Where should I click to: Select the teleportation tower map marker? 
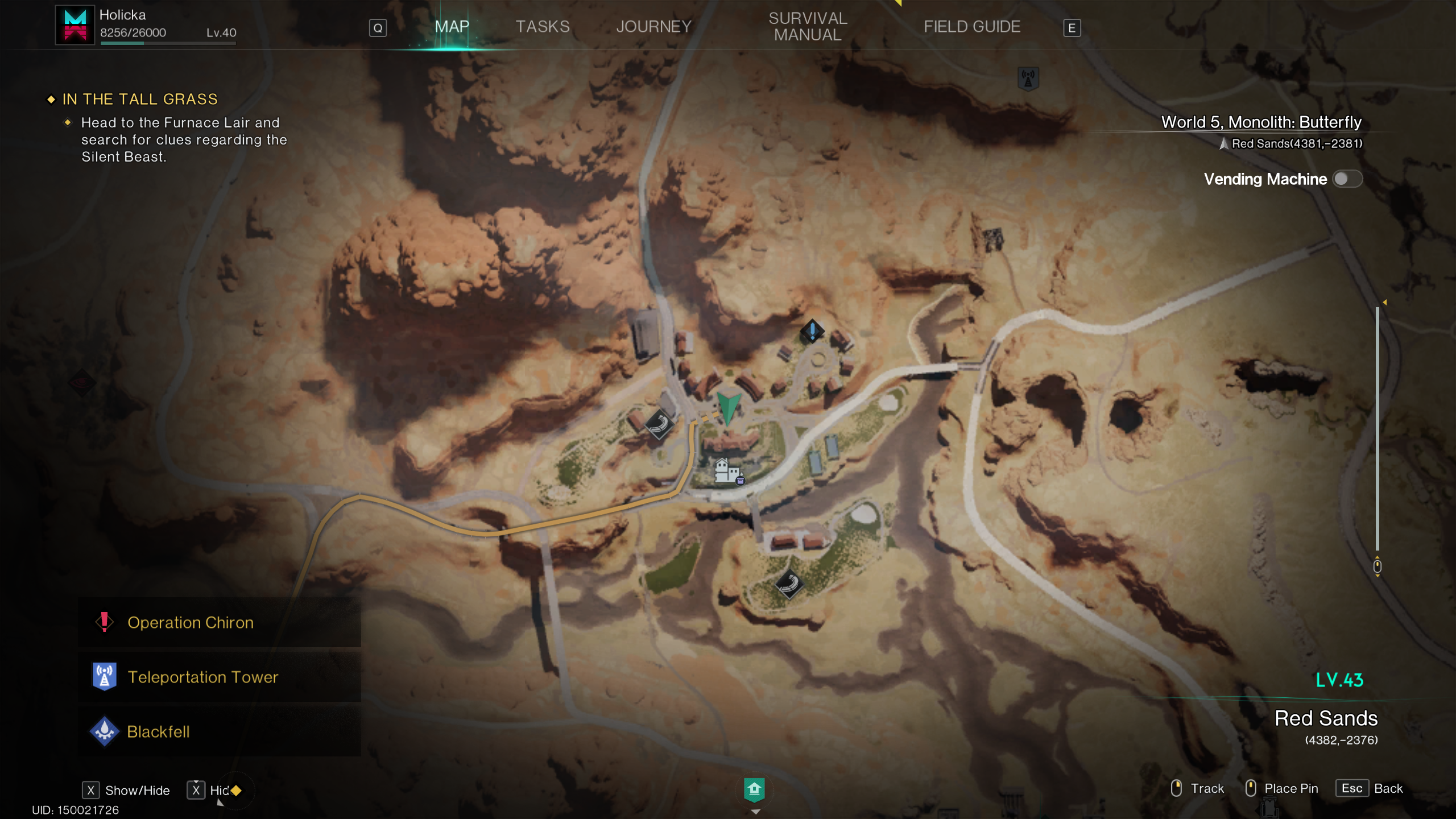coord(1028,78)
